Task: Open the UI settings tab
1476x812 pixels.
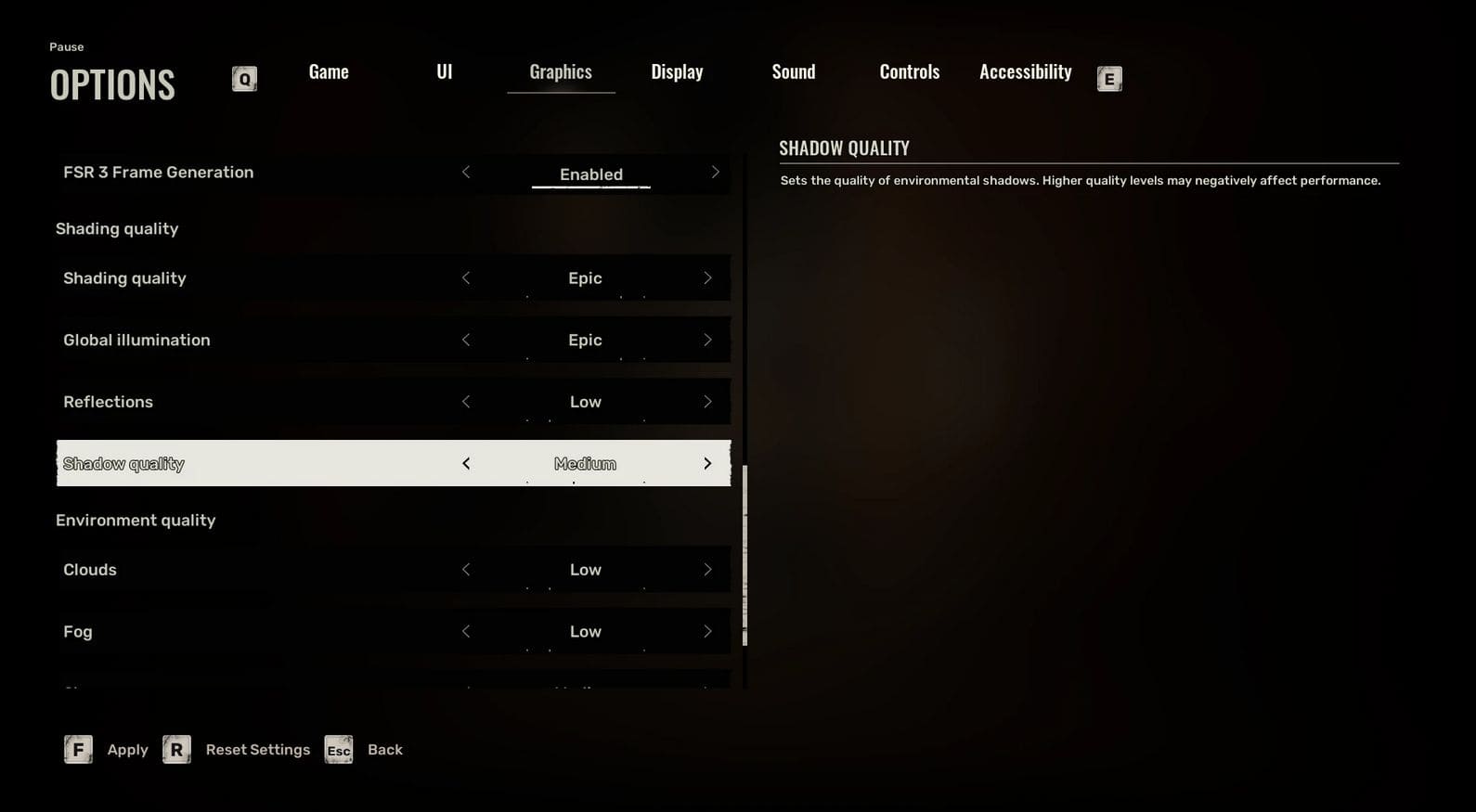Action: click(x=445, y=72)
